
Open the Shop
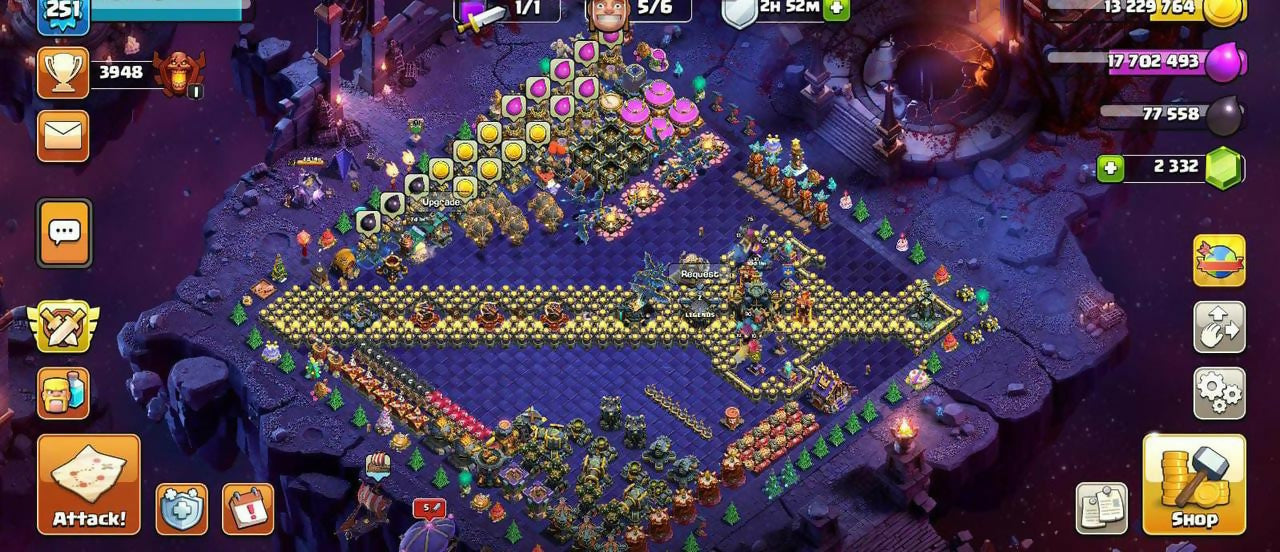[1194, 484]
